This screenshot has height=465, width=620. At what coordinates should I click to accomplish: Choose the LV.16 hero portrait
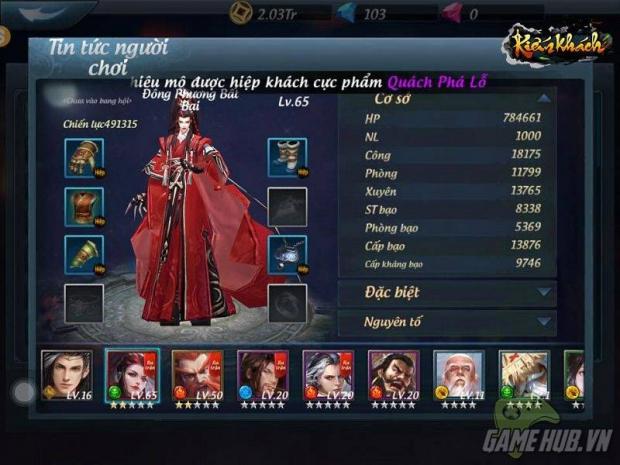[x=65, y=375]
